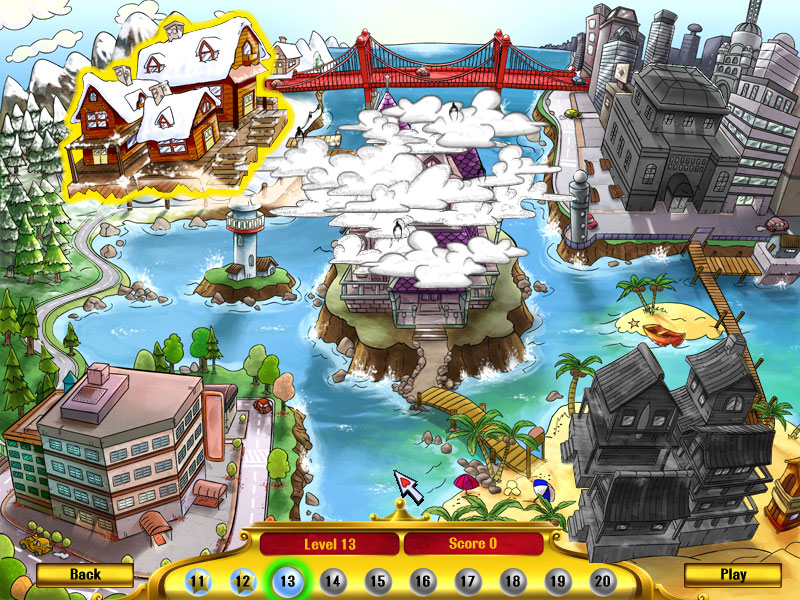Choose level 20 orb
This screenshot has height=600, width=800.
[x=602, y=581]
